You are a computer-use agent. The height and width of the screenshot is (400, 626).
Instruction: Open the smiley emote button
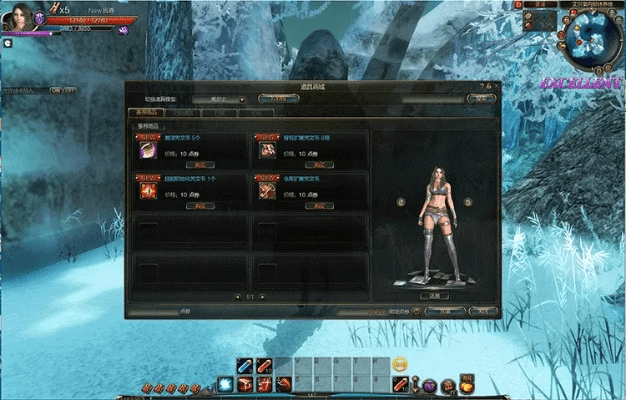[400, 362]
